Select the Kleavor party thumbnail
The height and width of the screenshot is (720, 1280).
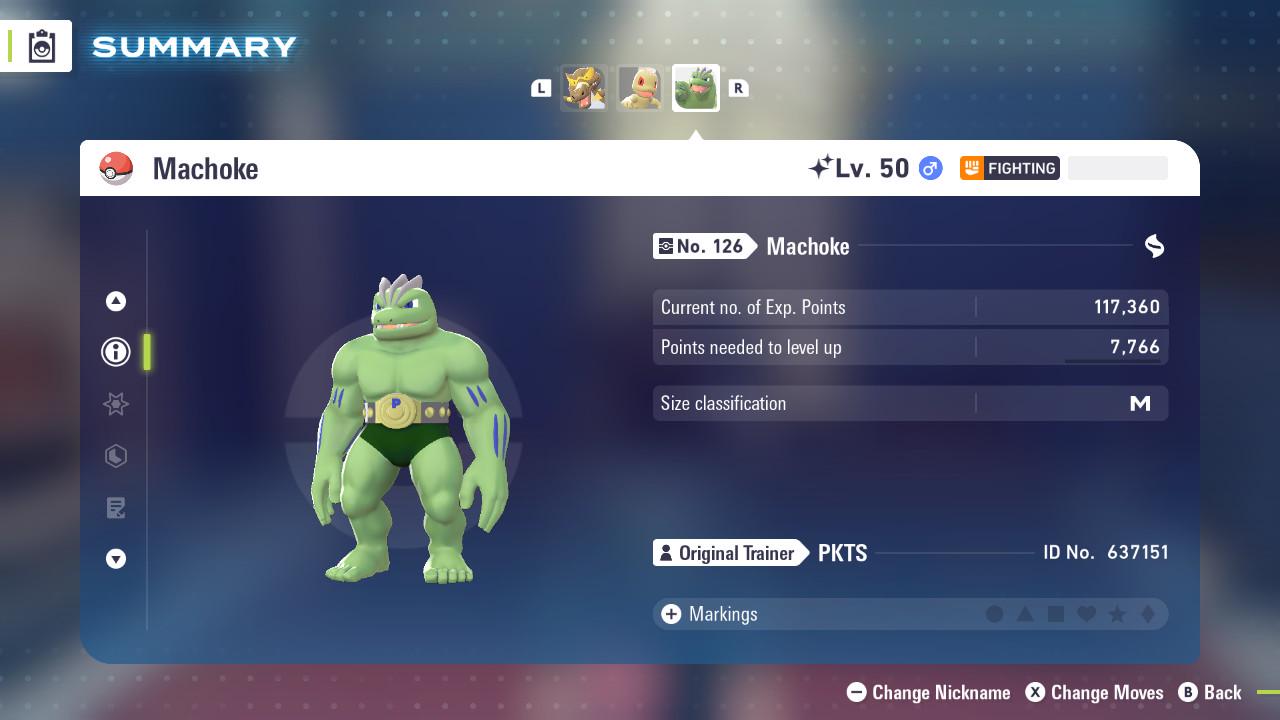click(585, 87)
